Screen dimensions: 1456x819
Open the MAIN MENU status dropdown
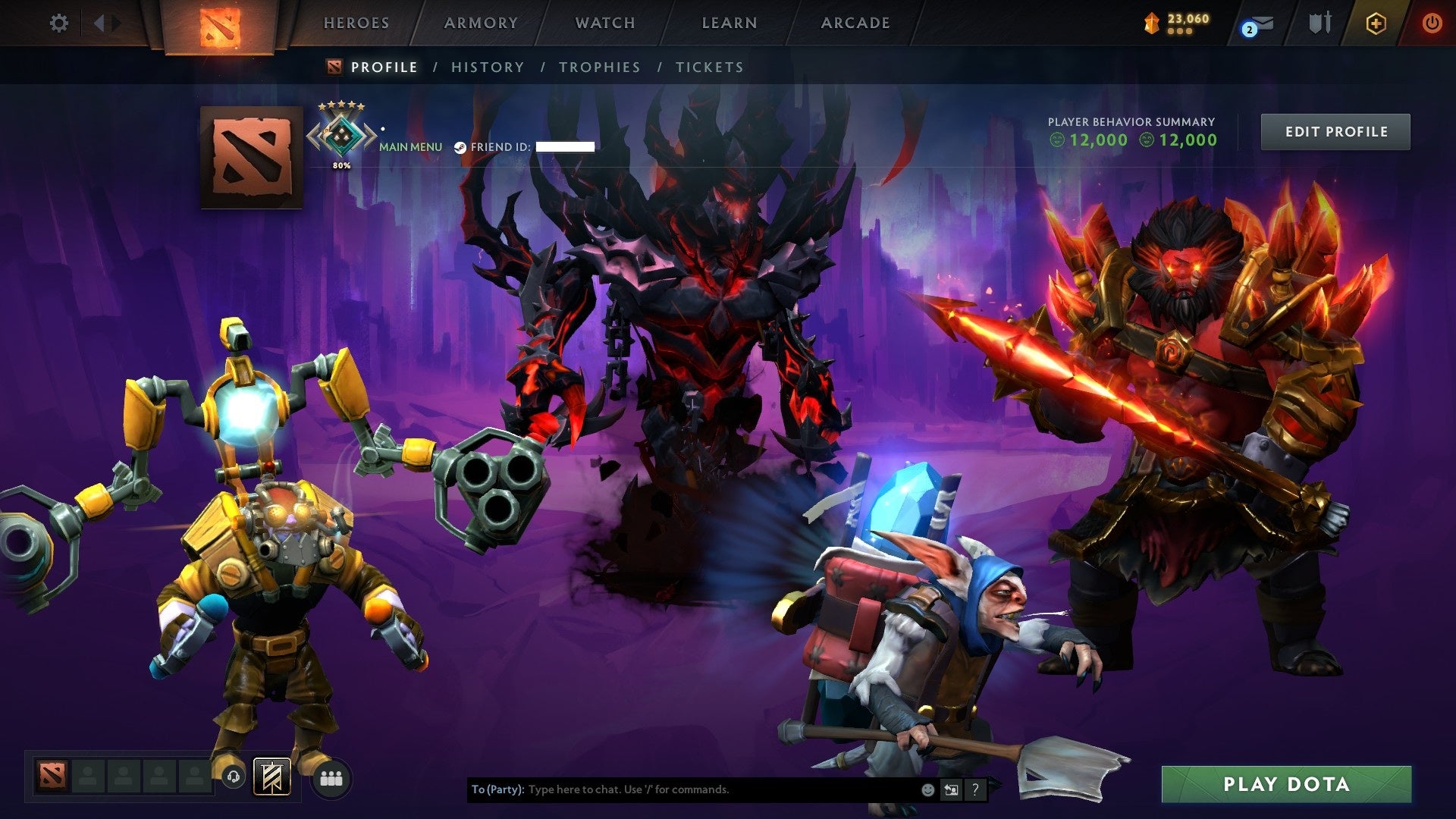pos(410,146)
